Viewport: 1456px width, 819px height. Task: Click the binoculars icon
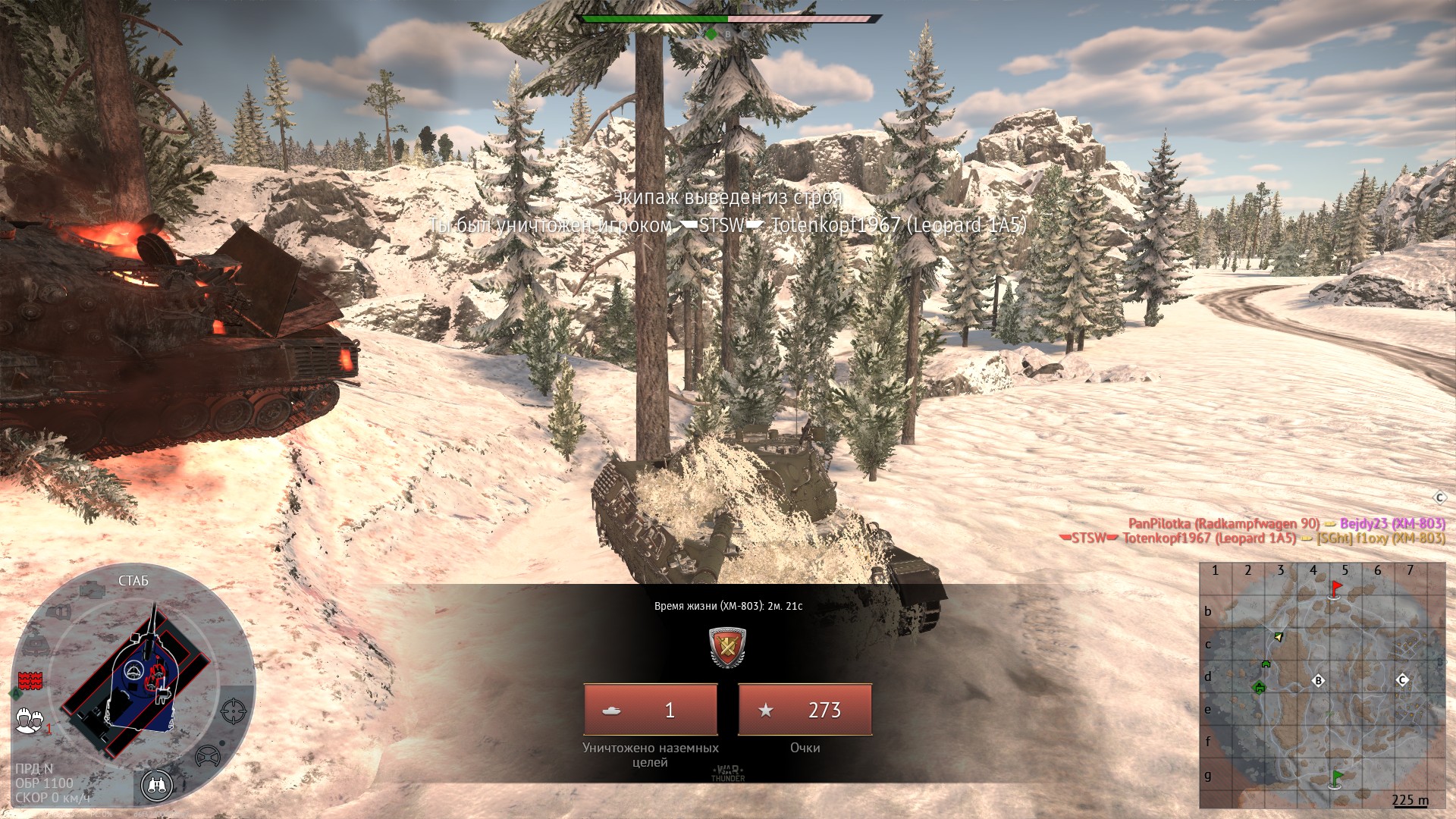157,786
